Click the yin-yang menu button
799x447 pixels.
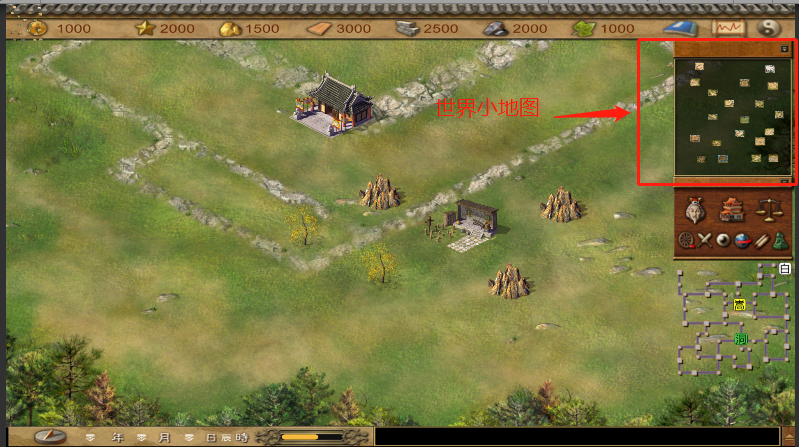point(769,28)
